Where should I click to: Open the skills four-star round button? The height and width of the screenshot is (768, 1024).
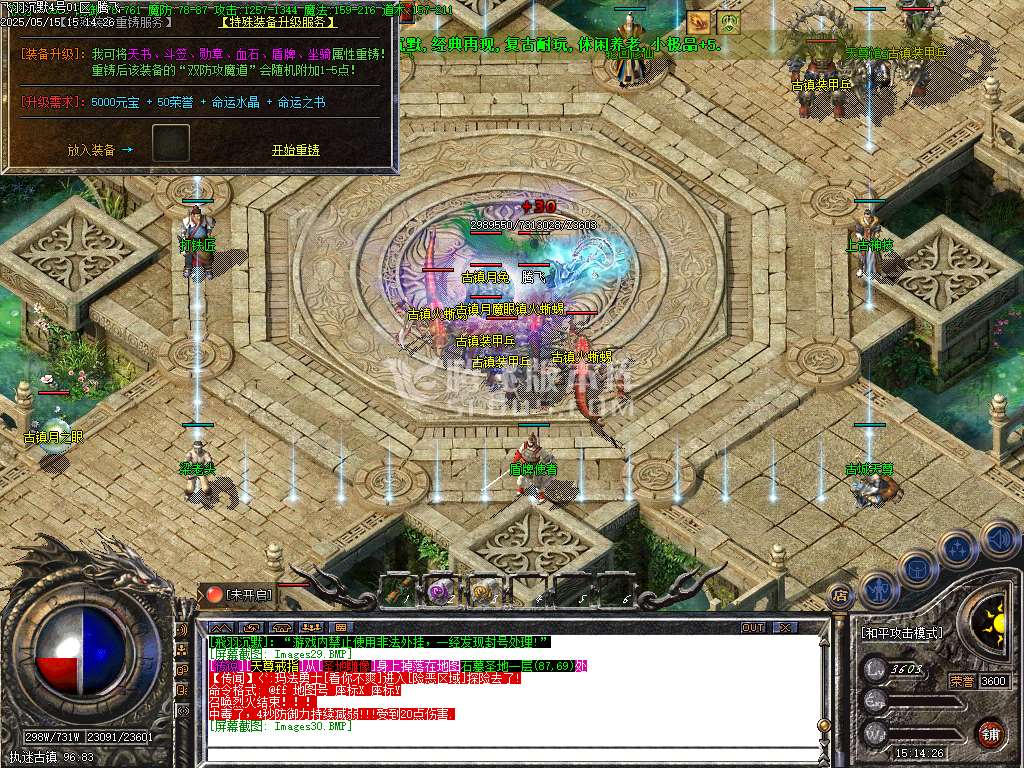[958, 549]
